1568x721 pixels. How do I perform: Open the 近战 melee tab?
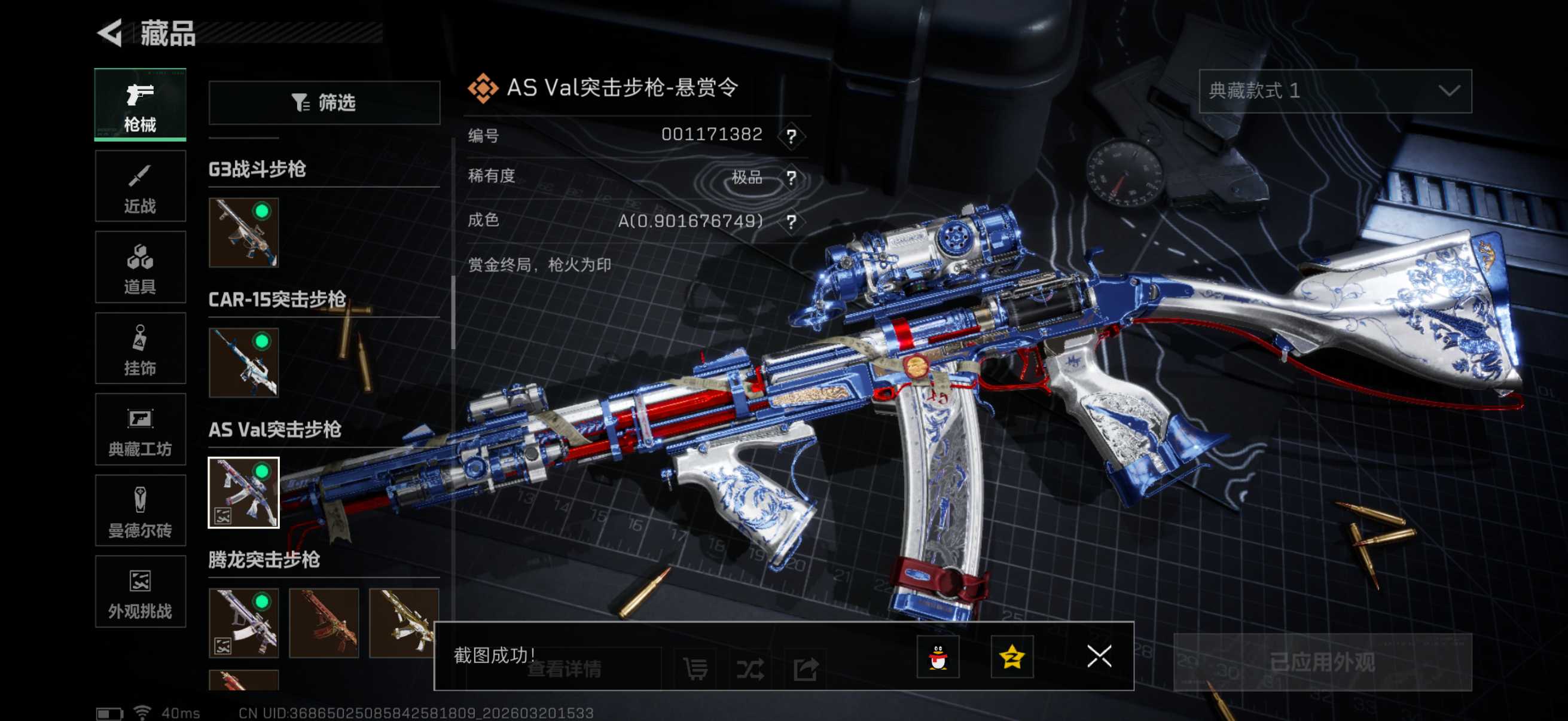(140, 187)
